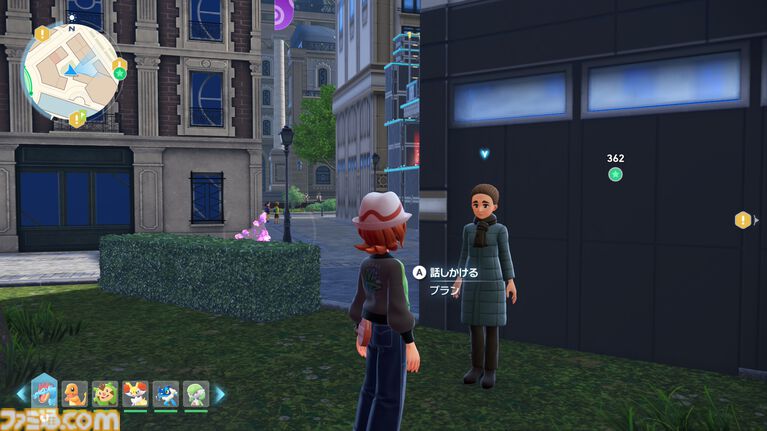Click the party bar's right arrow
767x431 pixels.
pos(220,394)
